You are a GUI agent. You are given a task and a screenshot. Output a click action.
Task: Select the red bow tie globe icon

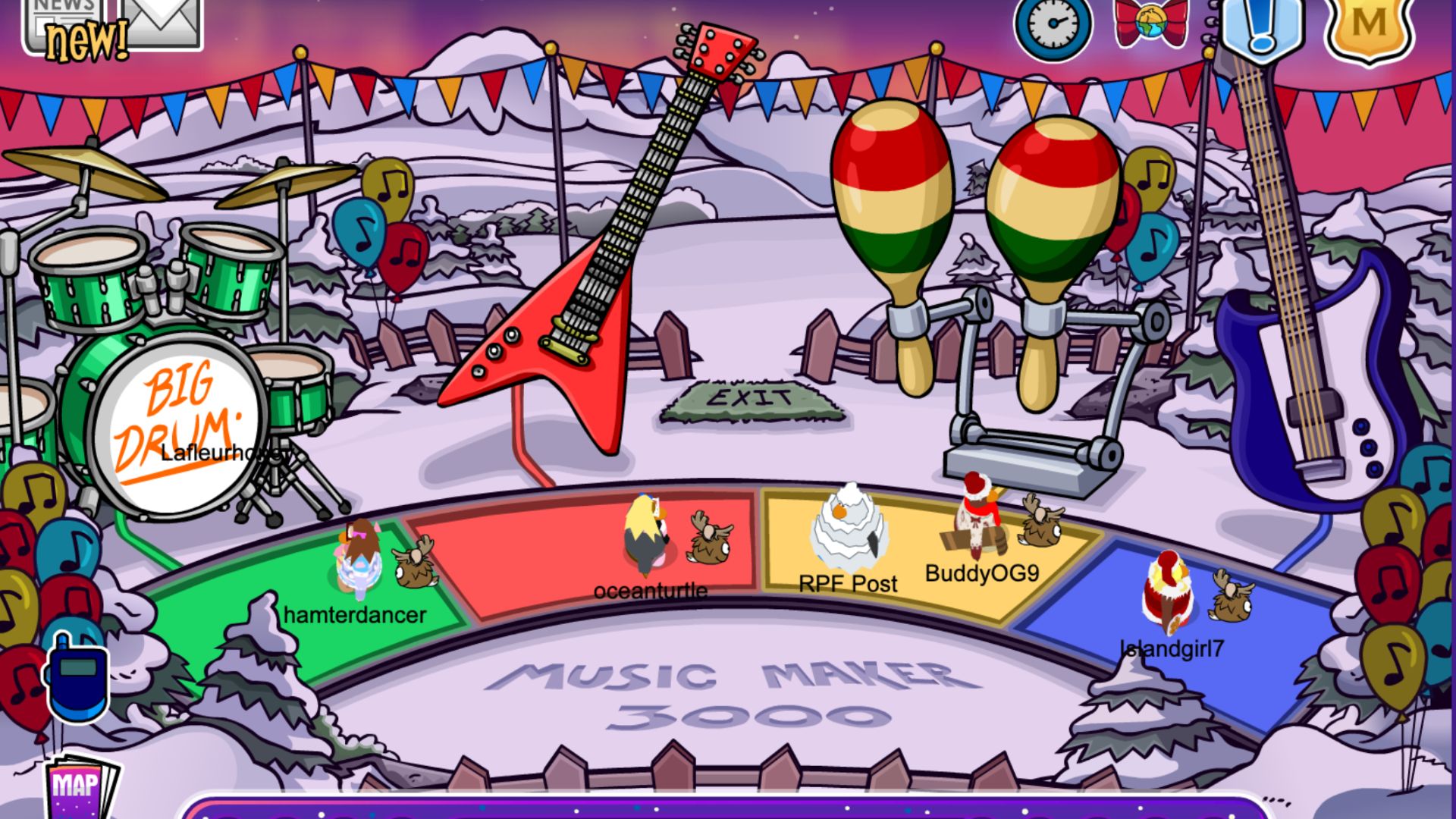pyautogui.click(x=1150, y=21)
